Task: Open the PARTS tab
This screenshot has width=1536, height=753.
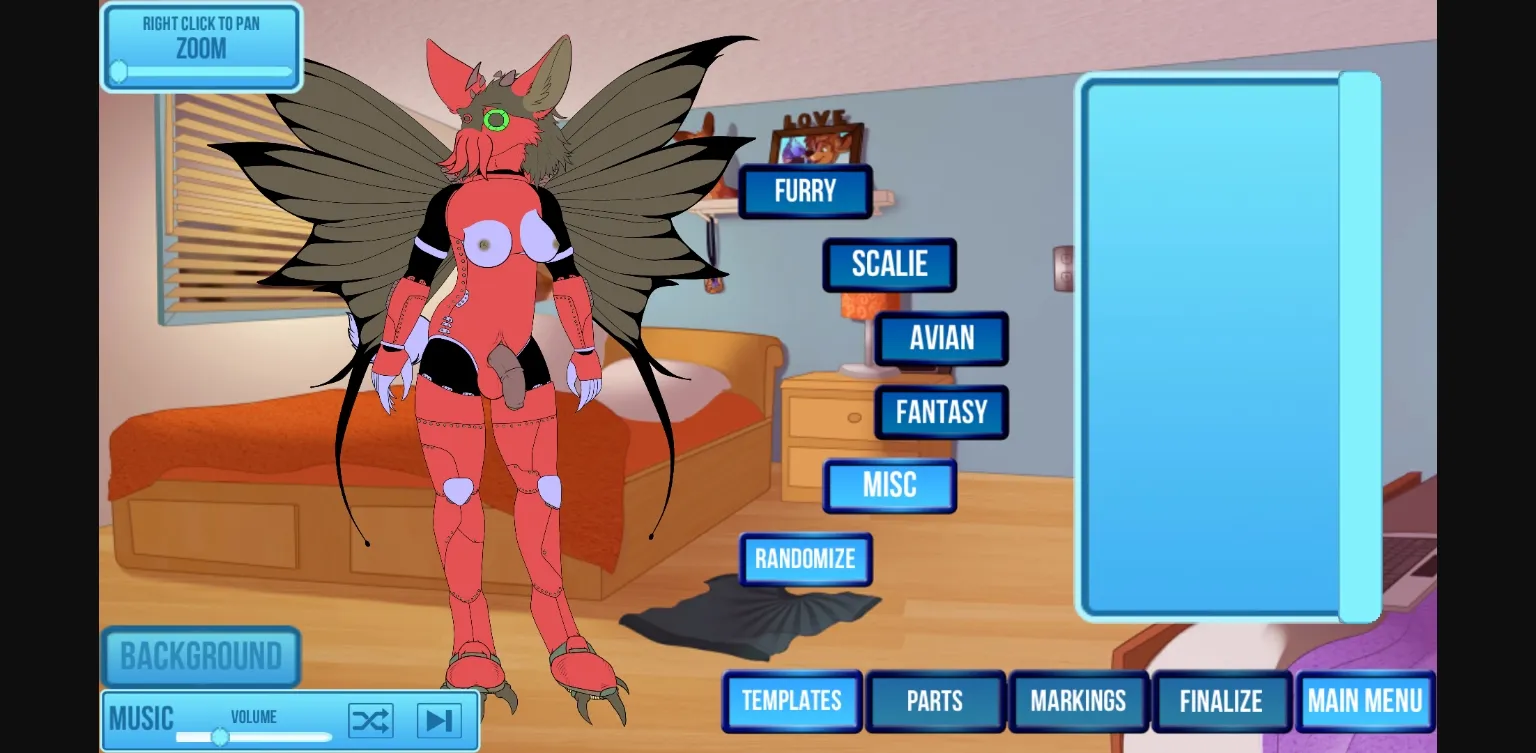Action: (x=935, y=701)
